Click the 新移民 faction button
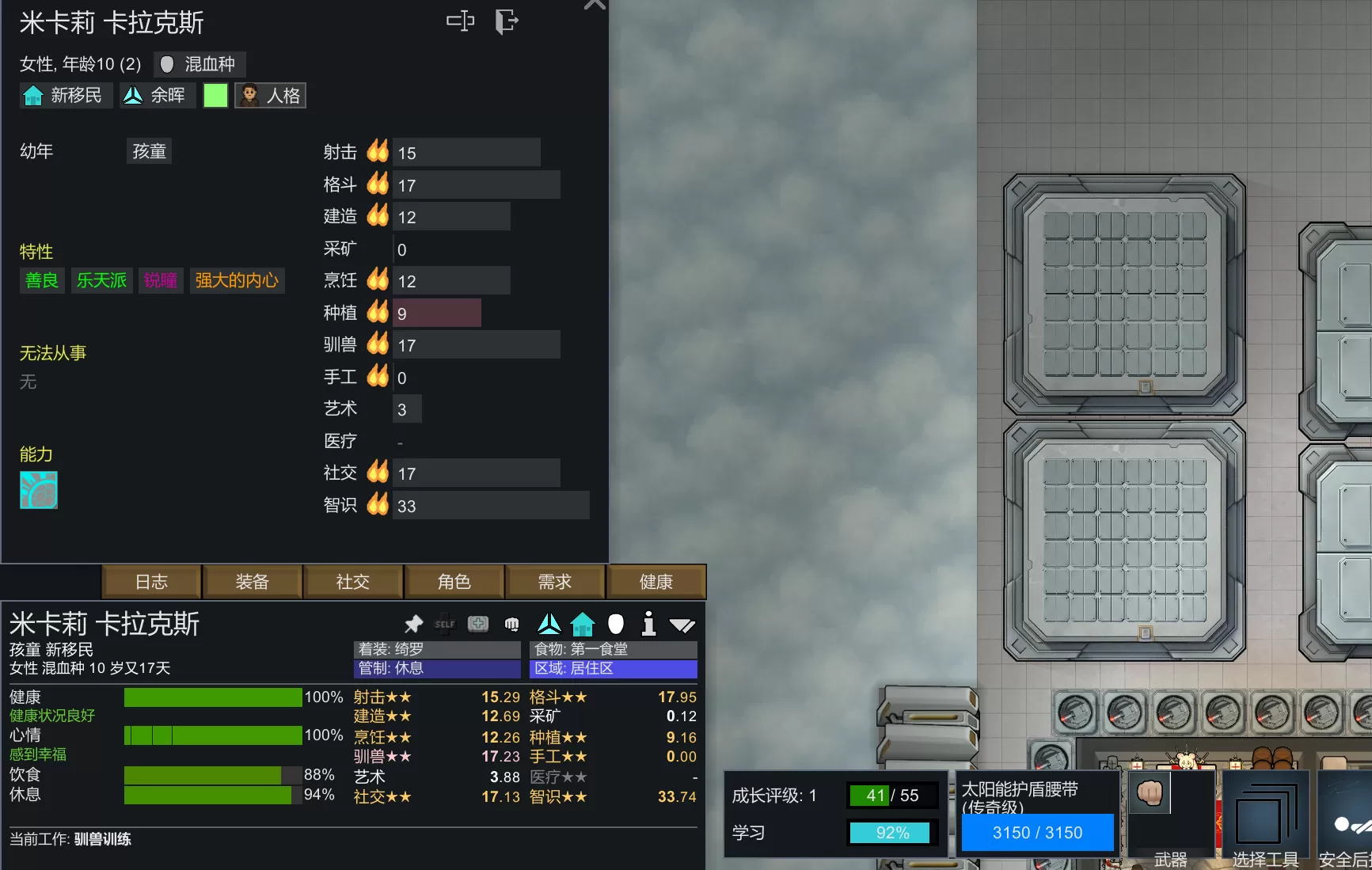The image size is (1372, 870). click(66, 96)
